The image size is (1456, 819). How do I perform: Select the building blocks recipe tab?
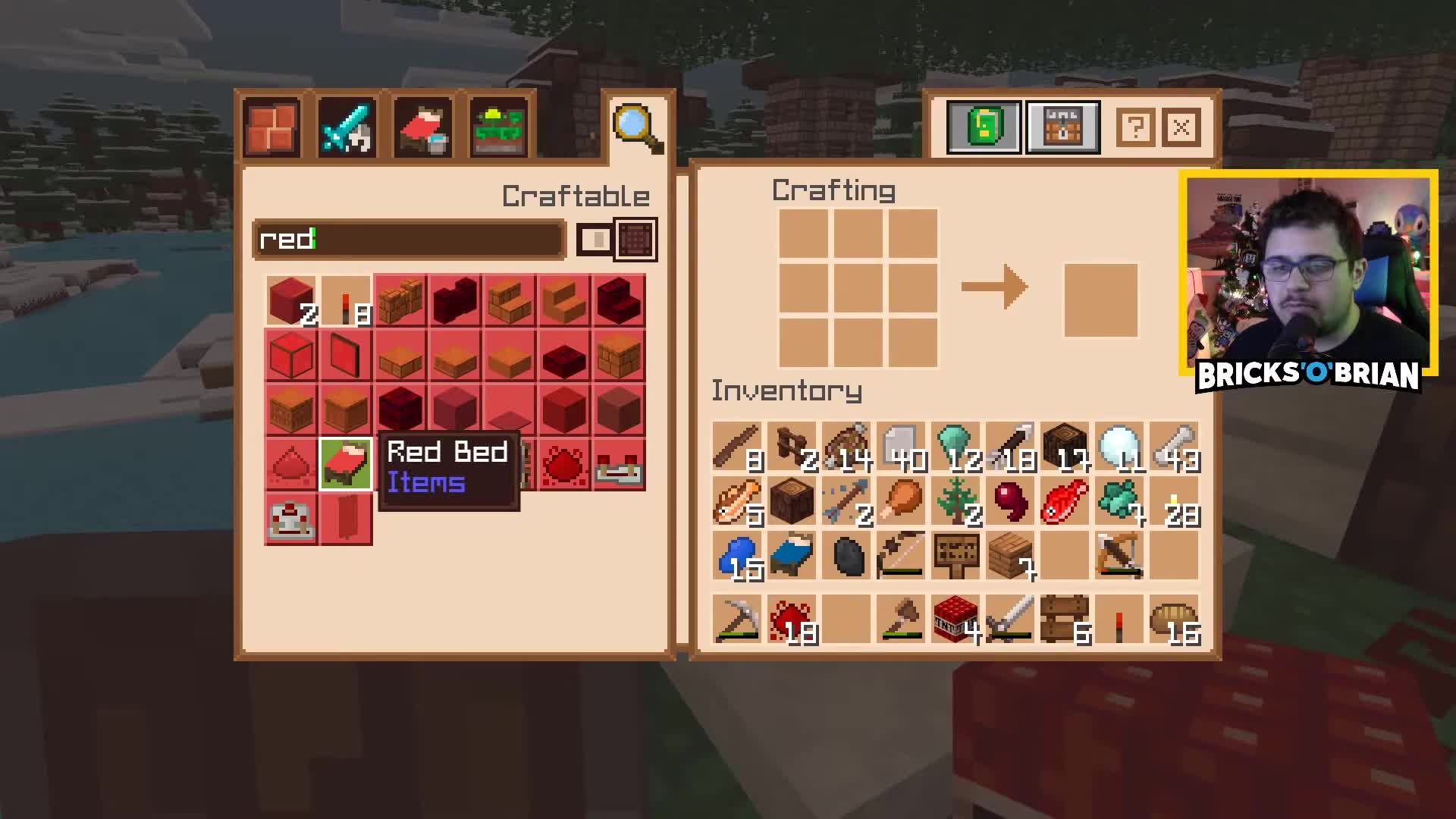[x=271, y=127]
